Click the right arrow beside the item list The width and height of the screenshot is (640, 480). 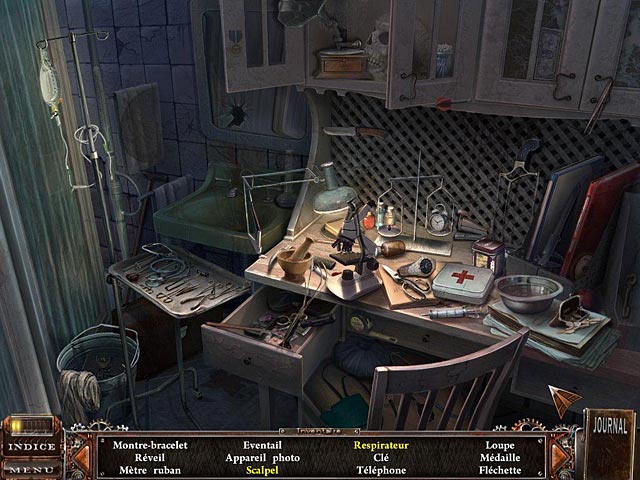557,456
